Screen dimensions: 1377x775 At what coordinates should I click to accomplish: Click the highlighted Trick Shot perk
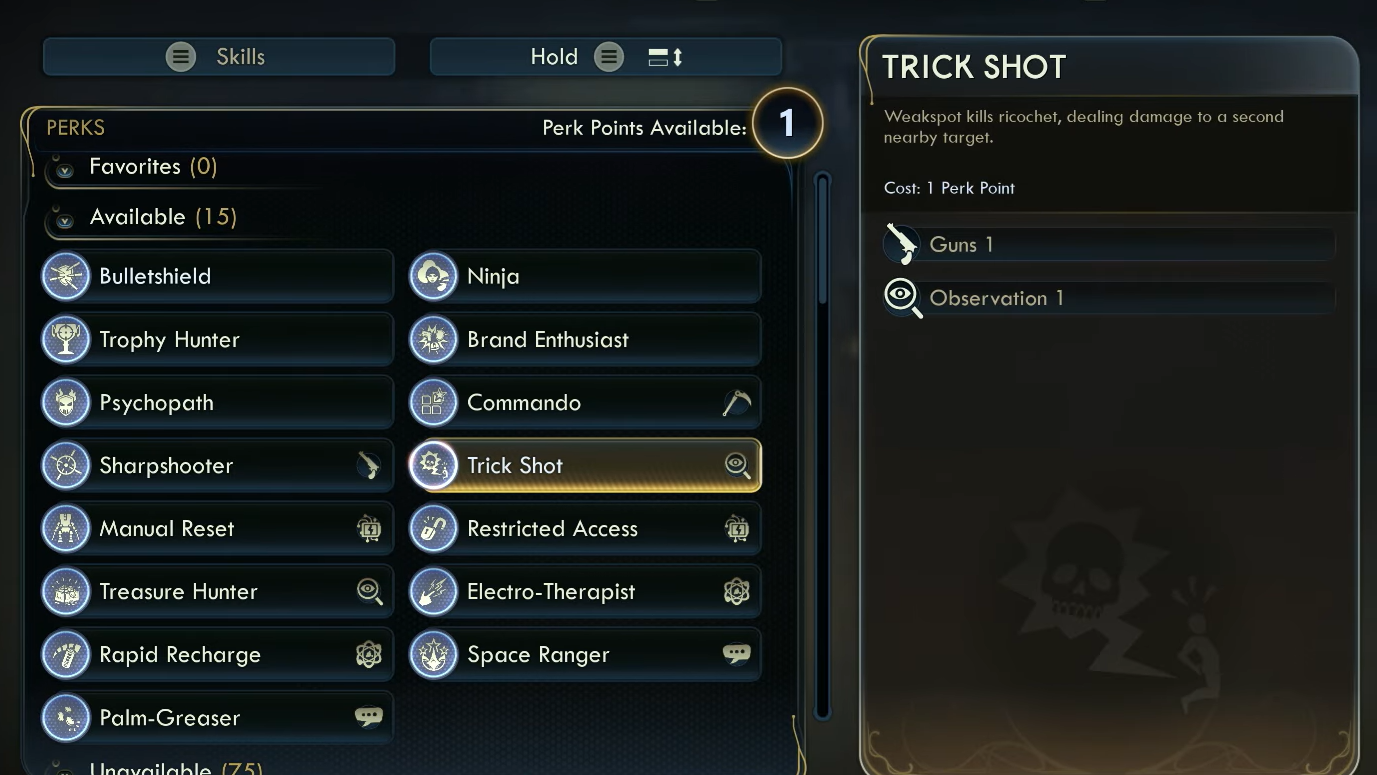585,465
